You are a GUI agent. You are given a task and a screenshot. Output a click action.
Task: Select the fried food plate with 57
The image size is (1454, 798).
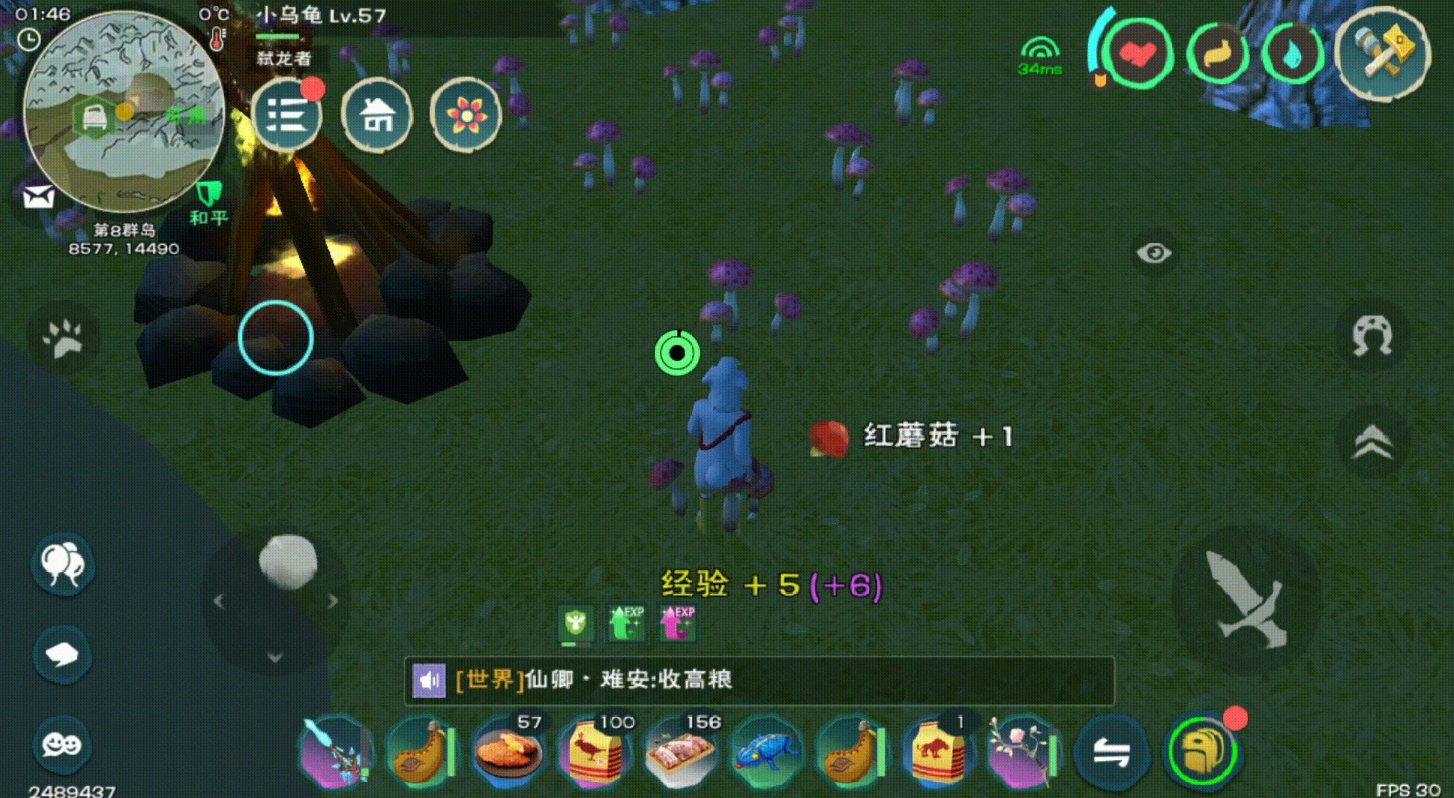[x=508, y=751]
